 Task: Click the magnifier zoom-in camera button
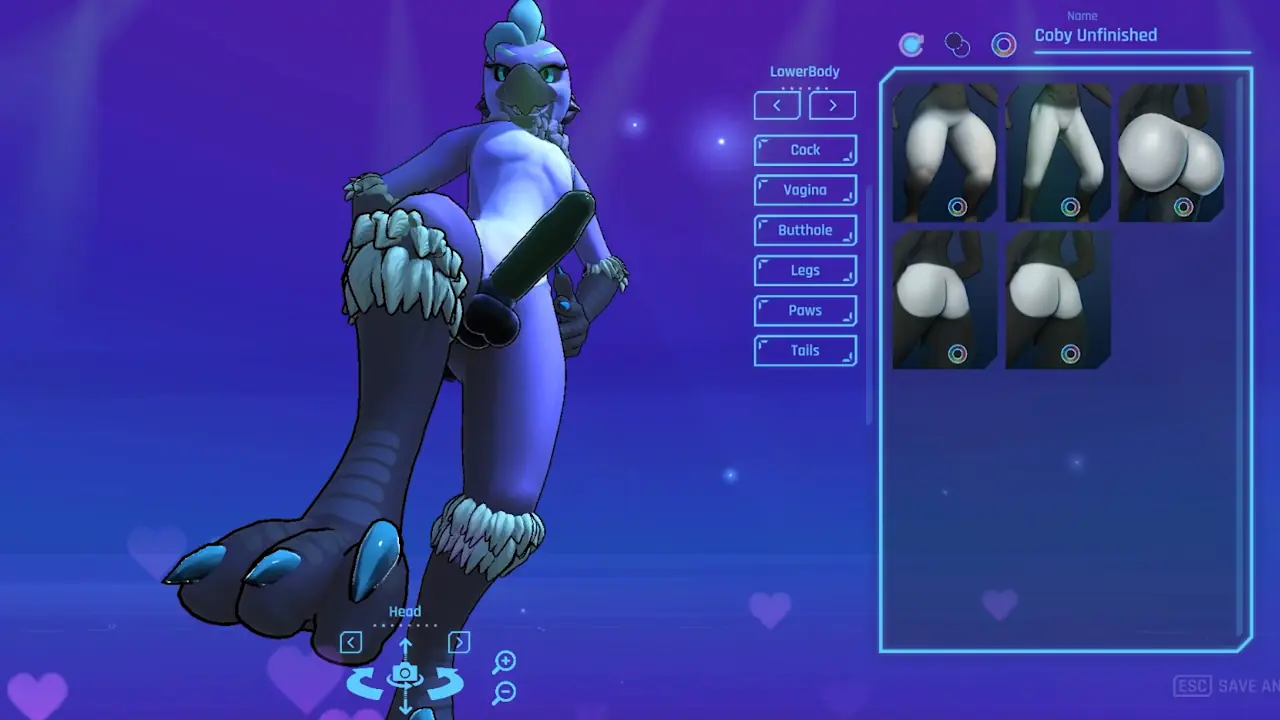[505, 661]
